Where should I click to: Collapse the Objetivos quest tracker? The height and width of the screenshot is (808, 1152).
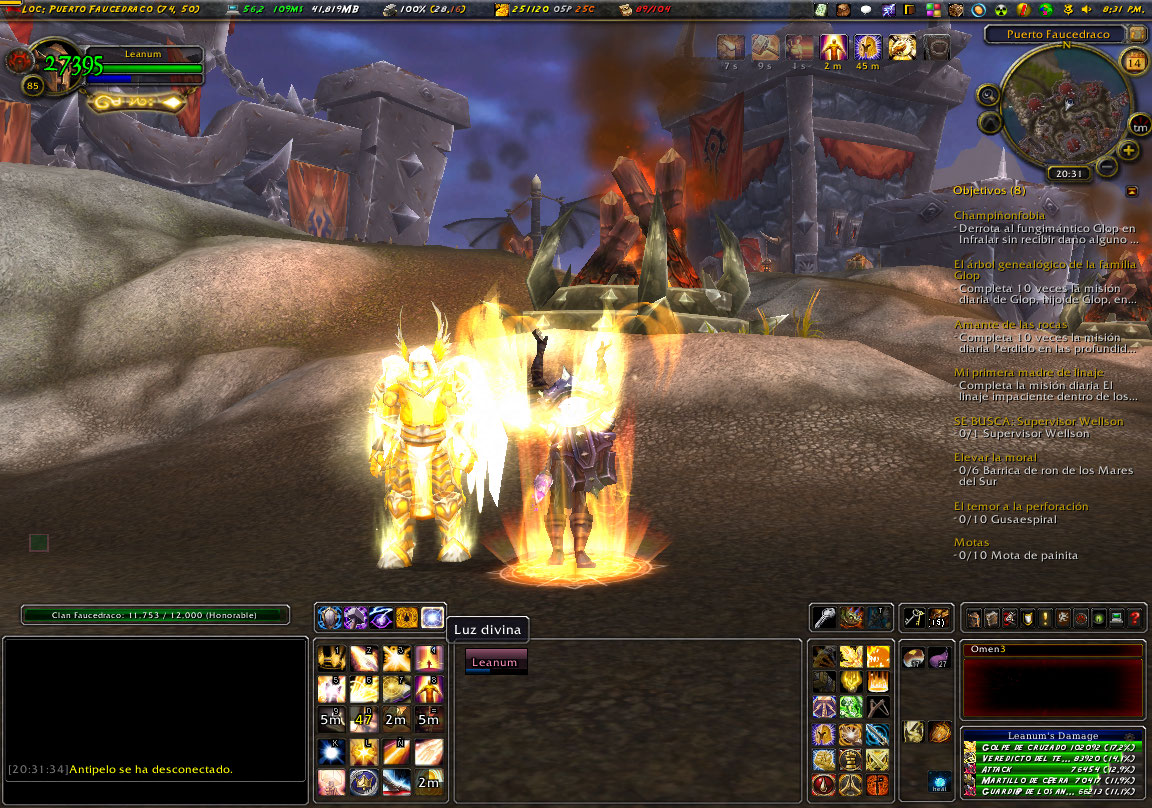click(1132, 191)
